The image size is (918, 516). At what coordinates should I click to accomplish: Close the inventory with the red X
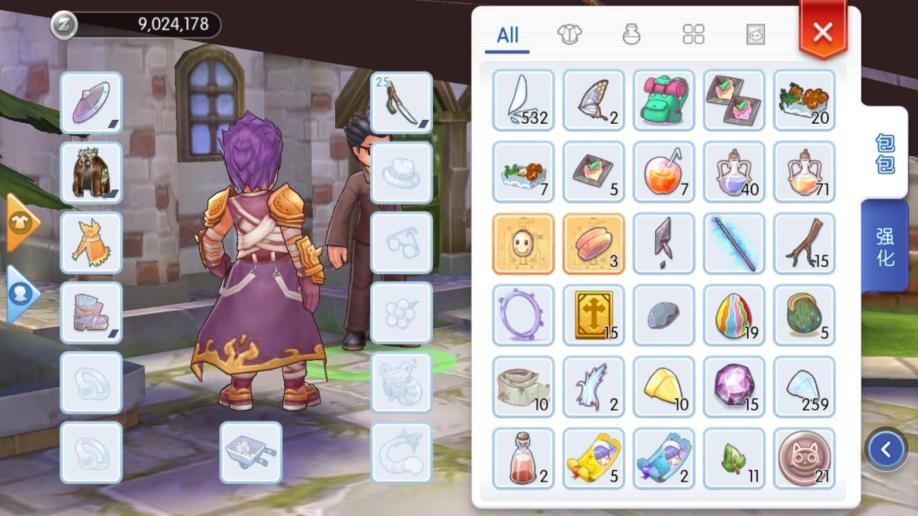[822, 32]
